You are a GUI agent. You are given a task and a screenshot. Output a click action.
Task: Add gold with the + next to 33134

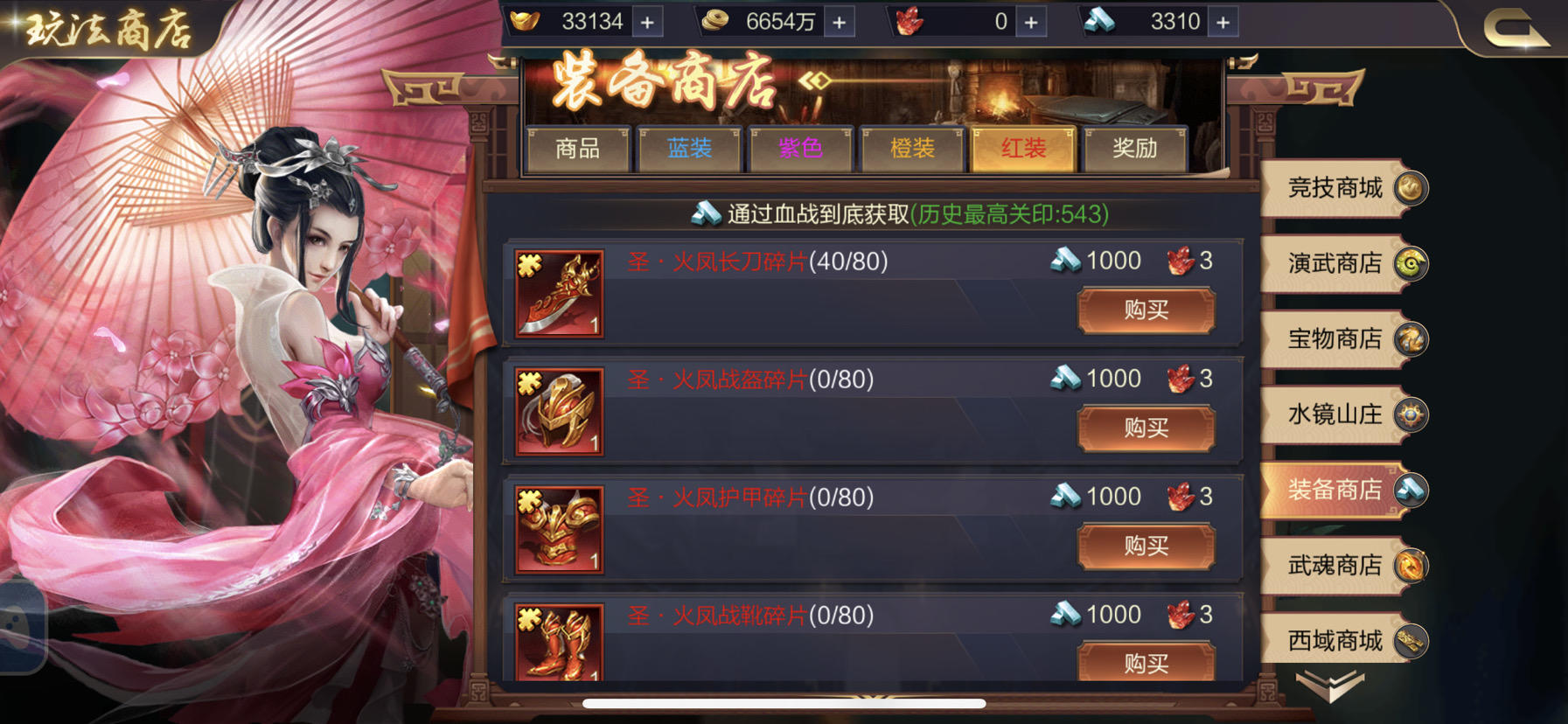point(646,21)
